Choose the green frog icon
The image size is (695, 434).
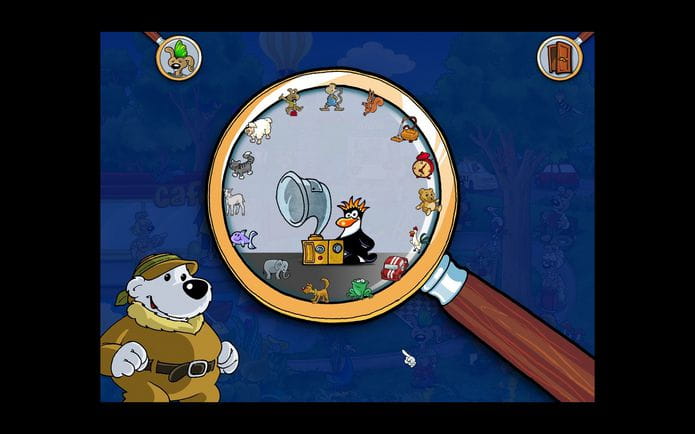click(360, 291)
